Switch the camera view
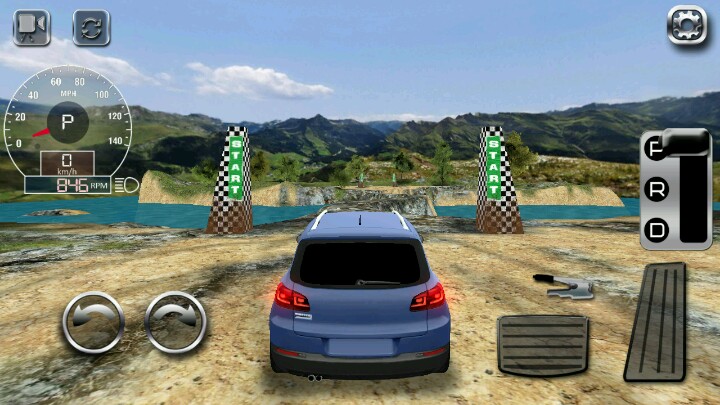The image size is (720, 405). tap(31, 27)
